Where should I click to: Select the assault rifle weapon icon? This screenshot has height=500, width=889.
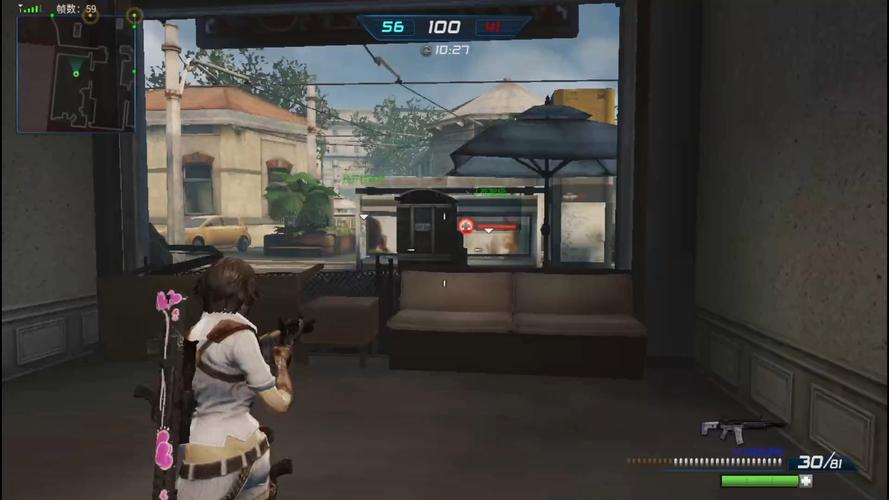[x=740, y=428]
